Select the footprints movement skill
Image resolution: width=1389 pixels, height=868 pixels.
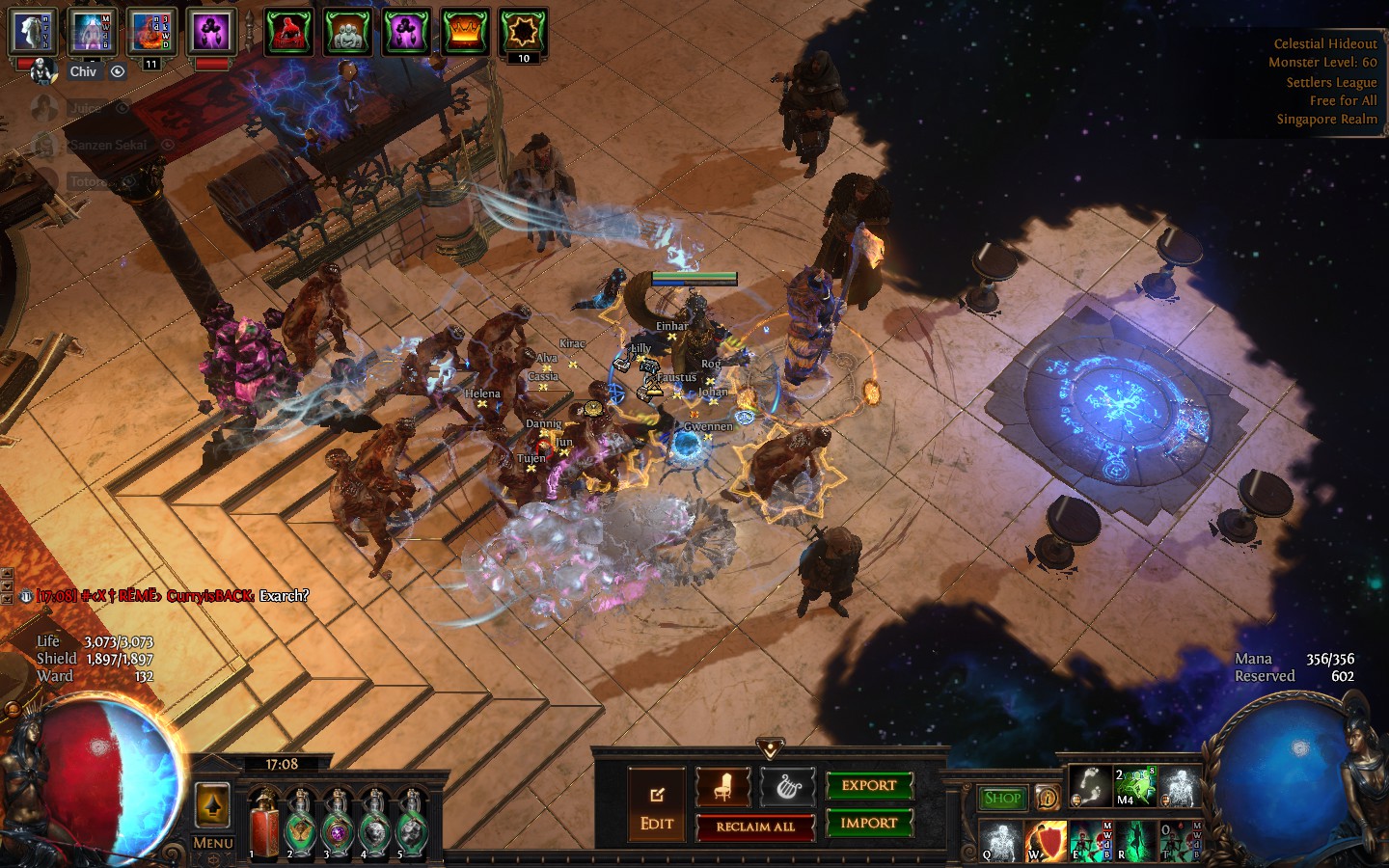(1091, 786)
